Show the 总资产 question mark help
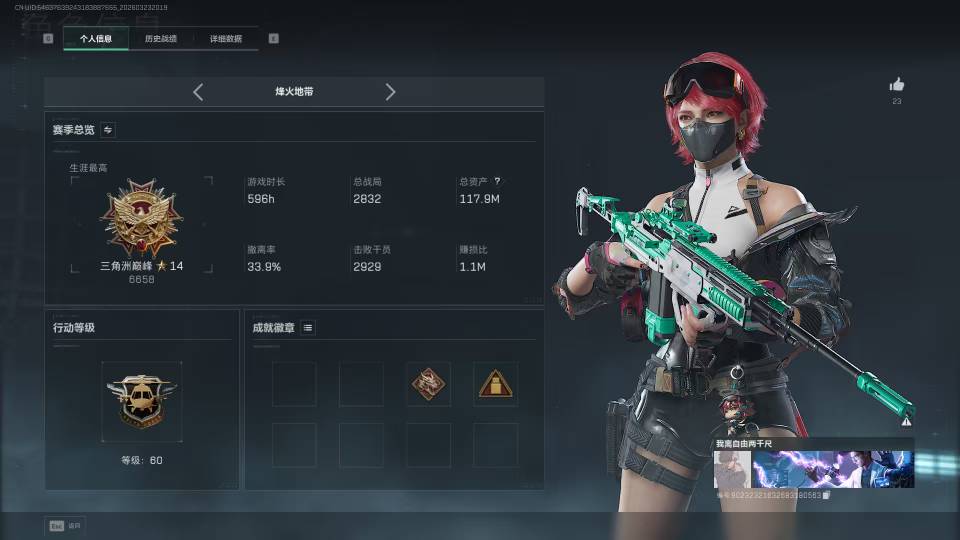This screenshot has height=540, width=960. [x=497, y=182]
